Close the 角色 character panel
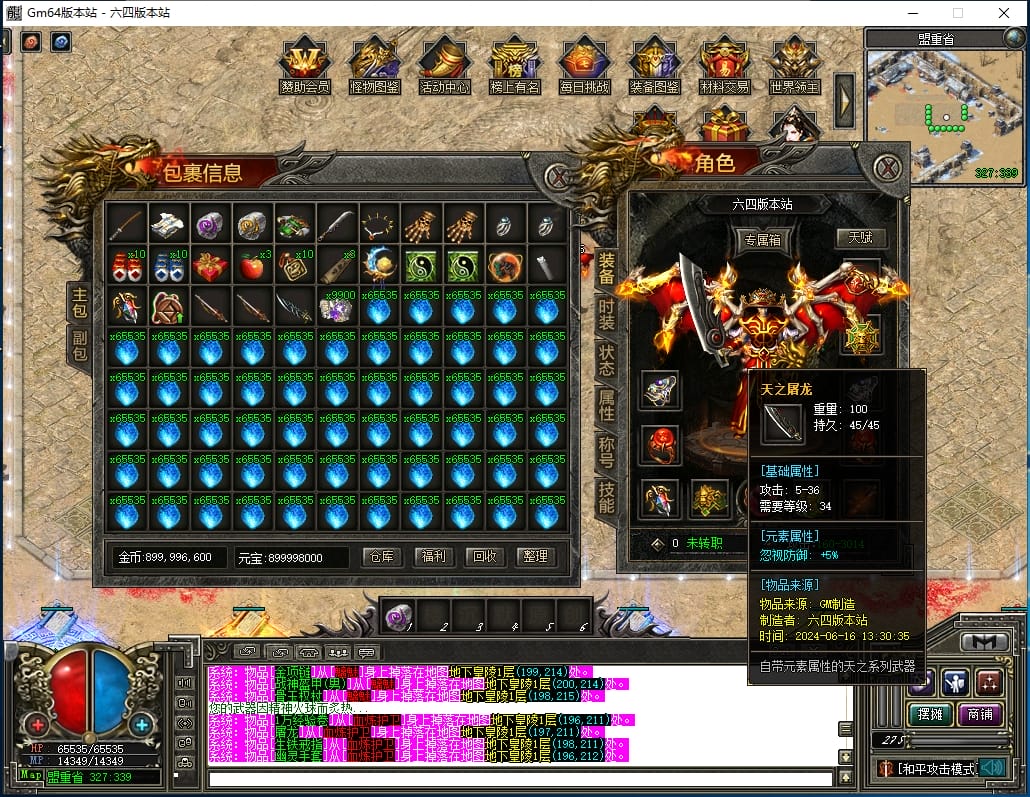Image resolution: width=1030 pixels, height=797 pixels. [887, 167]
